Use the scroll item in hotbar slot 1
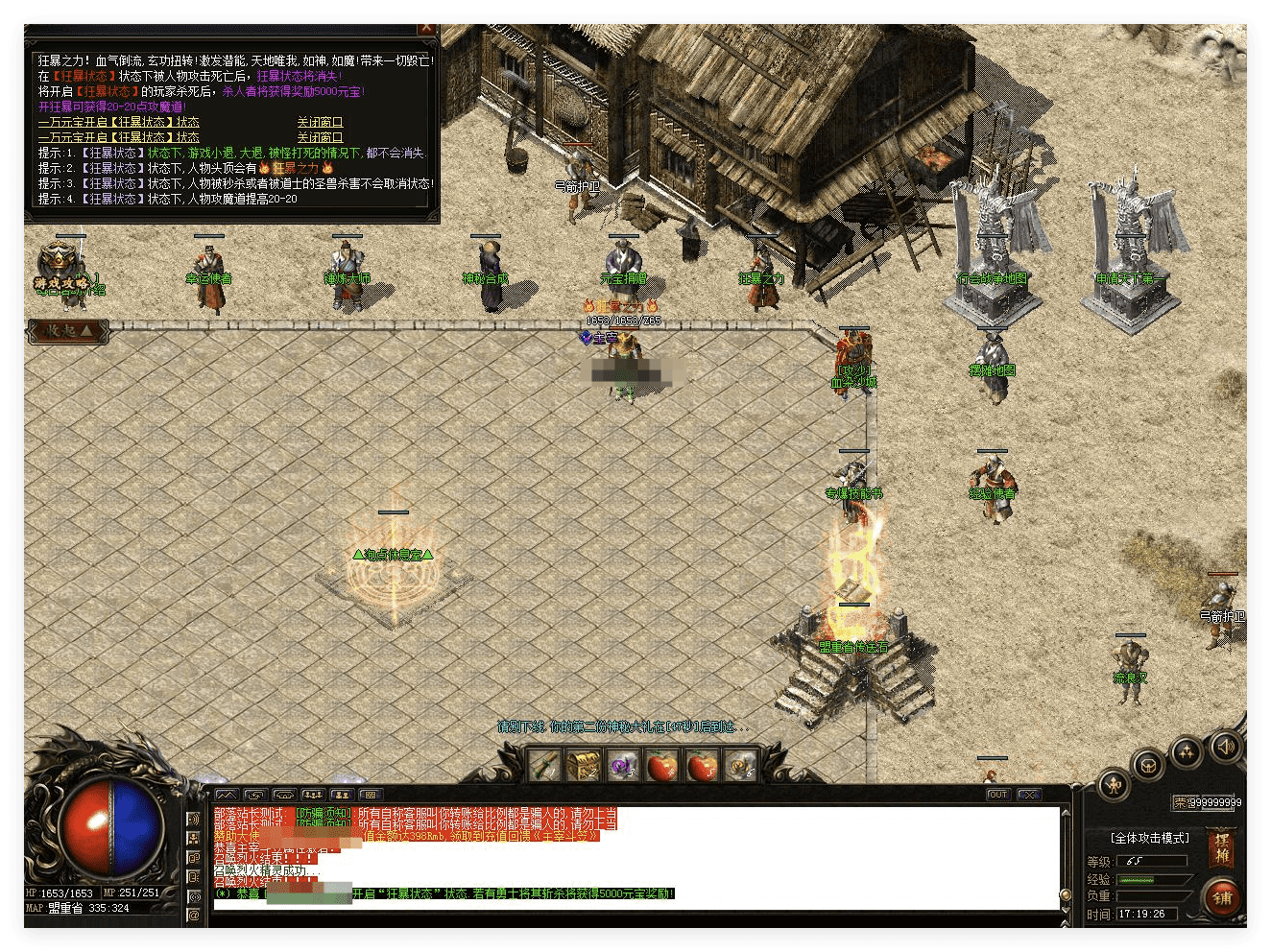 [x=543, y=766]
